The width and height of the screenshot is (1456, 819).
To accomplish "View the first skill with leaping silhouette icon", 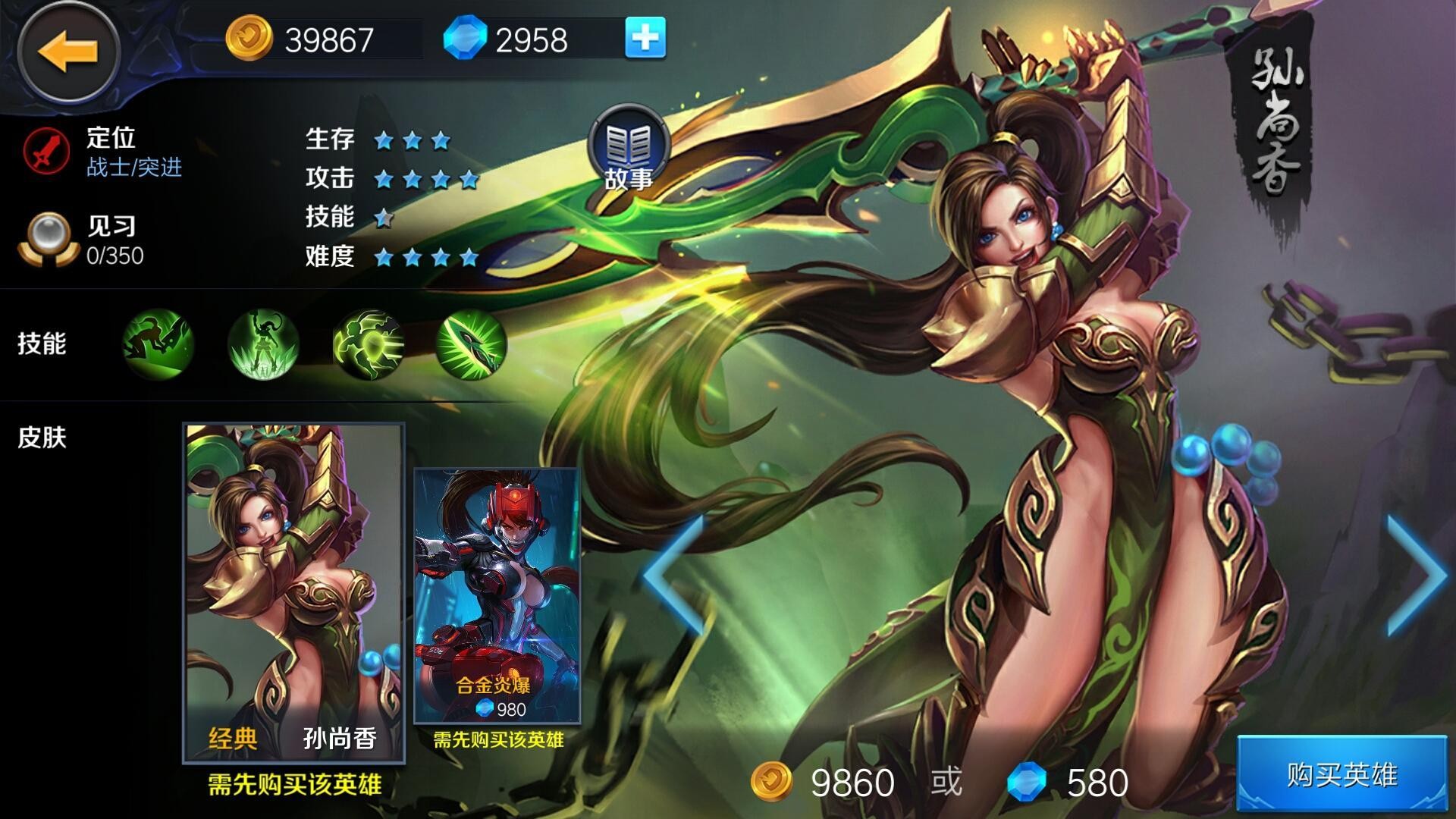I will [158, 344].
